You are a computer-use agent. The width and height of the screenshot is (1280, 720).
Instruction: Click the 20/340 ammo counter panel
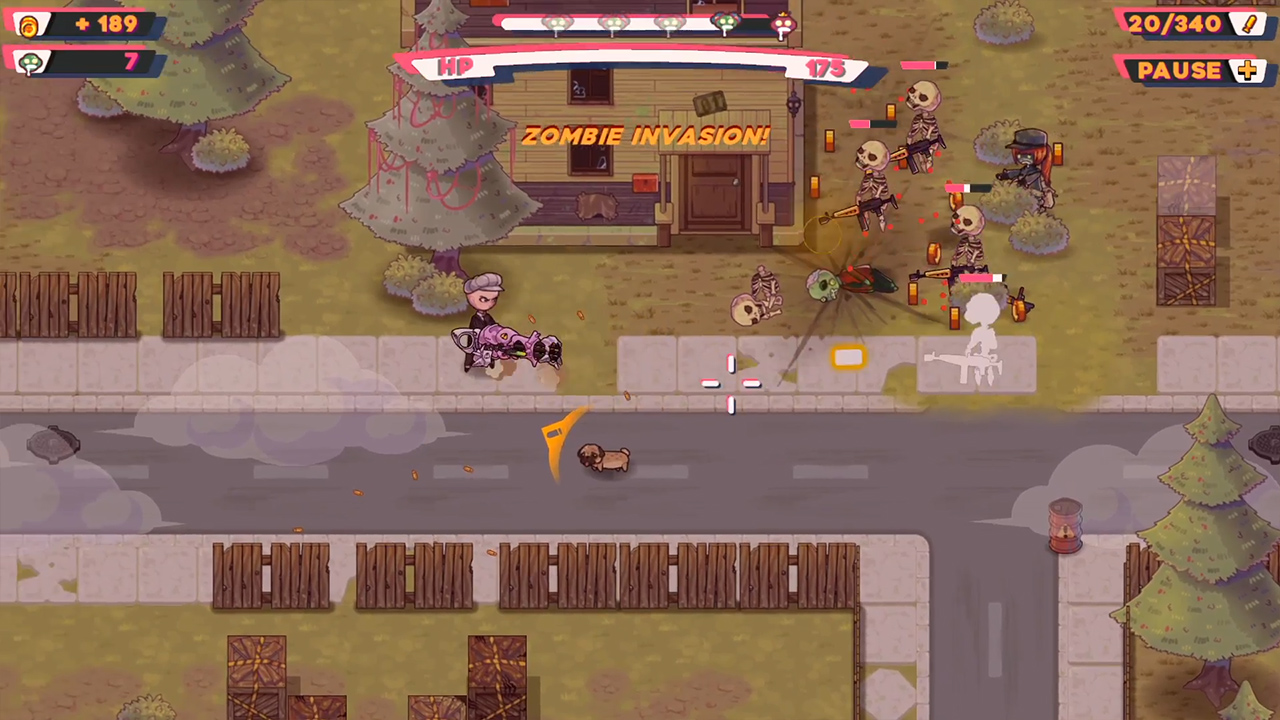(x=1175, y=24)
